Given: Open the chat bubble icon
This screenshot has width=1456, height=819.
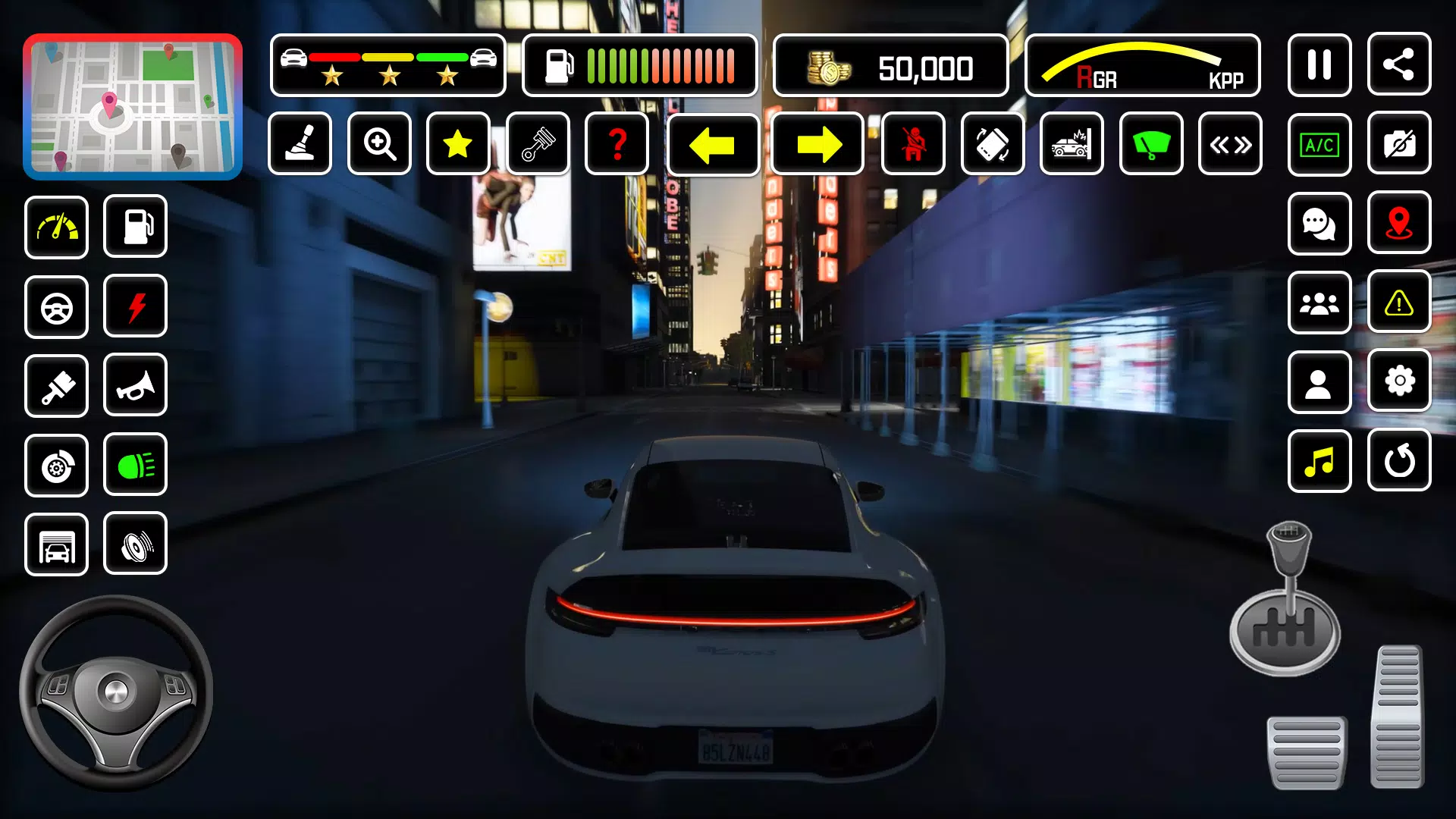Looking at the screenshot, I should point(1319,224).
